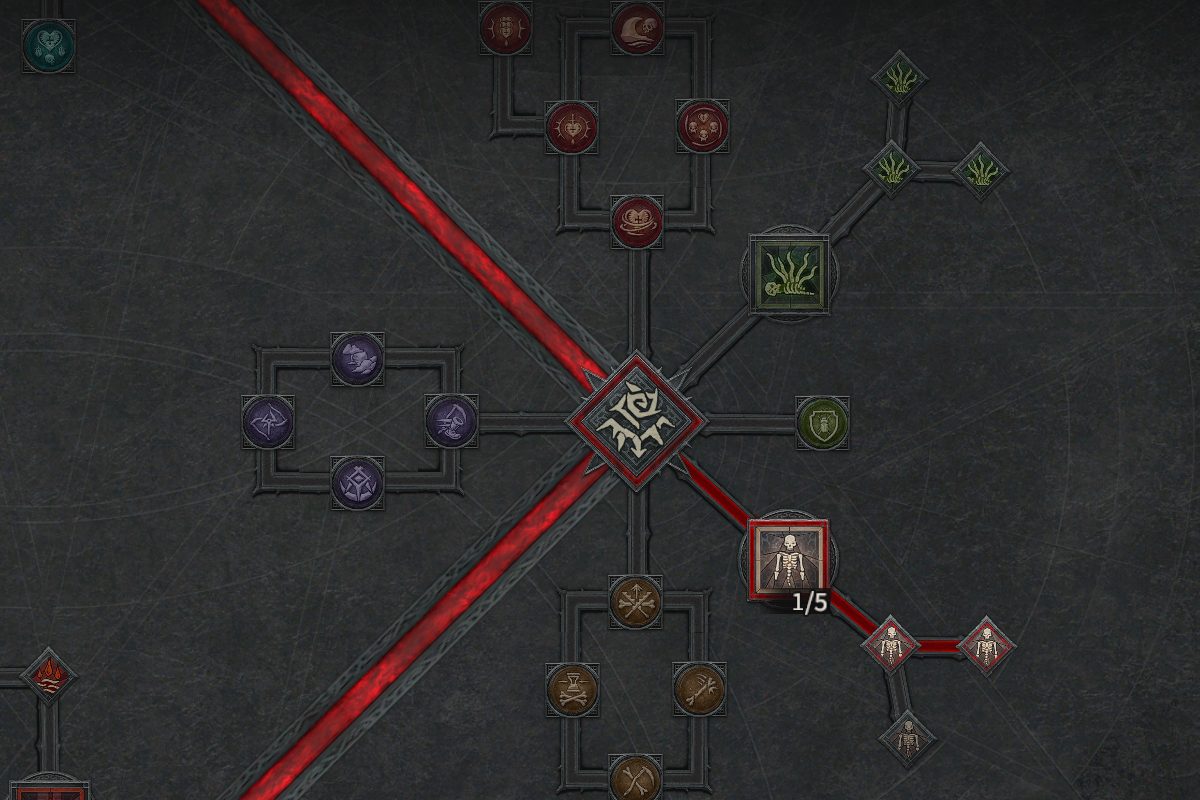Click the large green Corpse Tendrils skill
Image resolution: width=1200 pixels, height=800 pixels.
[788, 273]
